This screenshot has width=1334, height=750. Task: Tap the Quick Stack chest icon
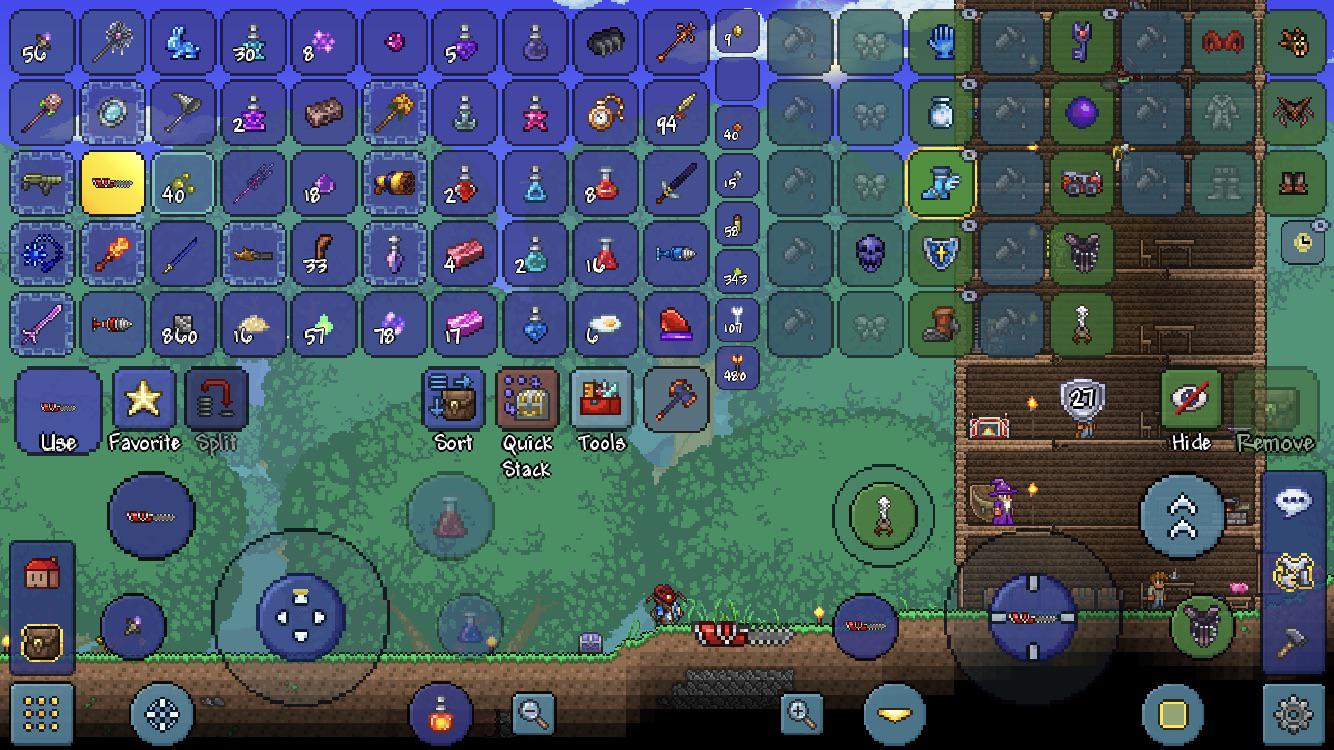tap(528, 402)
